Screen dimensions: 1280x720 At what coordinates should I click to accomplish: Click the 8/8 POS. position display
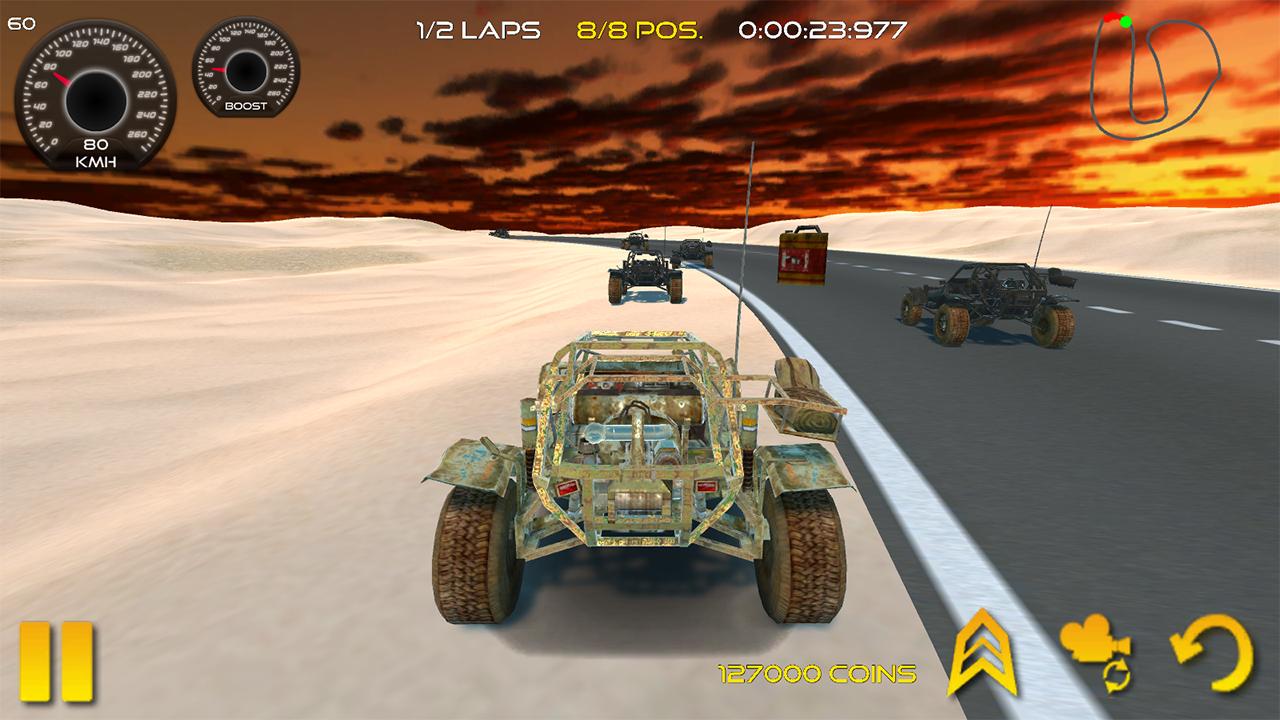point(638,29)
